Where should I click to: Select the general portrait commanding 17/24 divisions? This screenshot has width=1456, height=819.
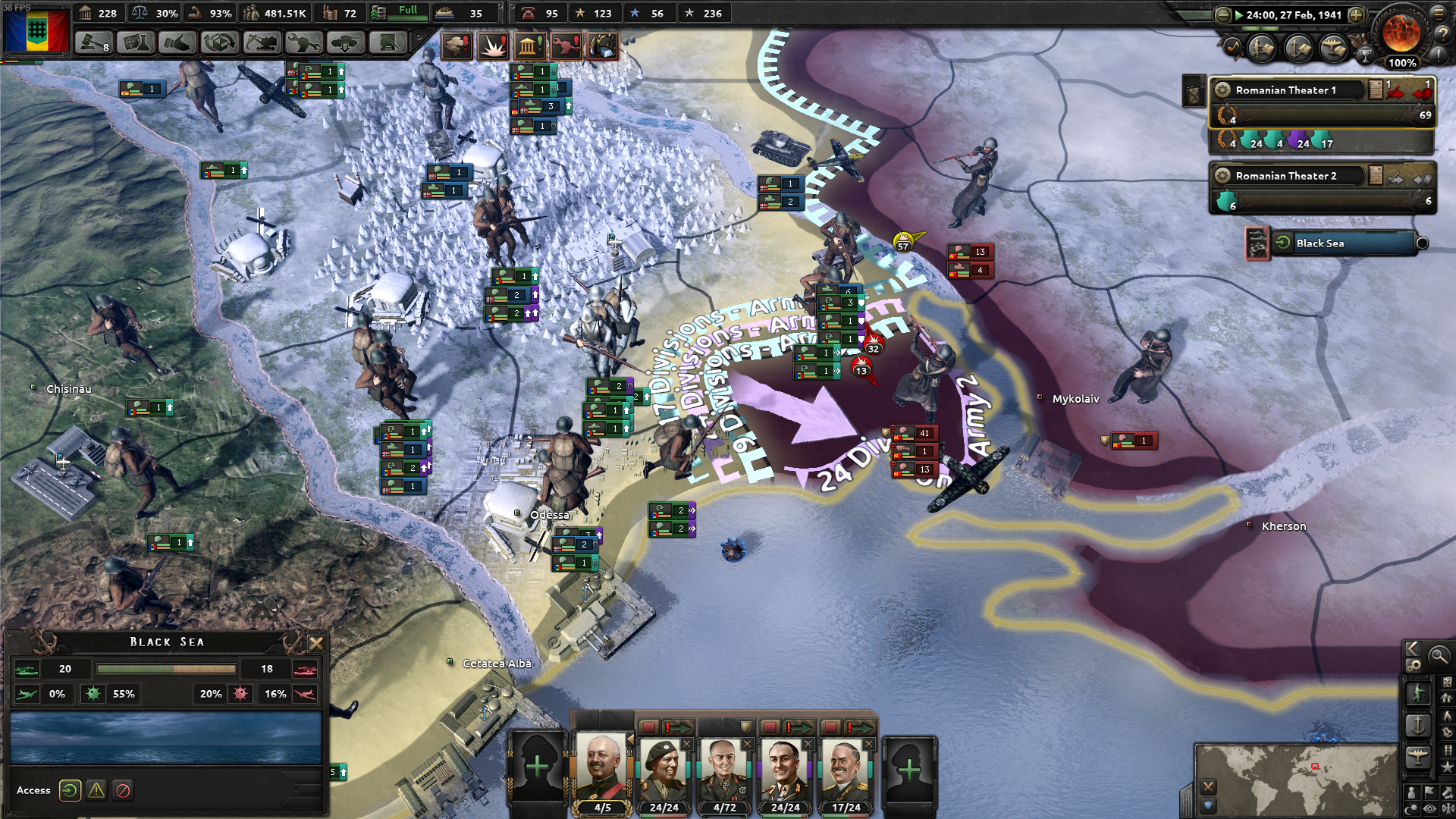coord(846,770)
